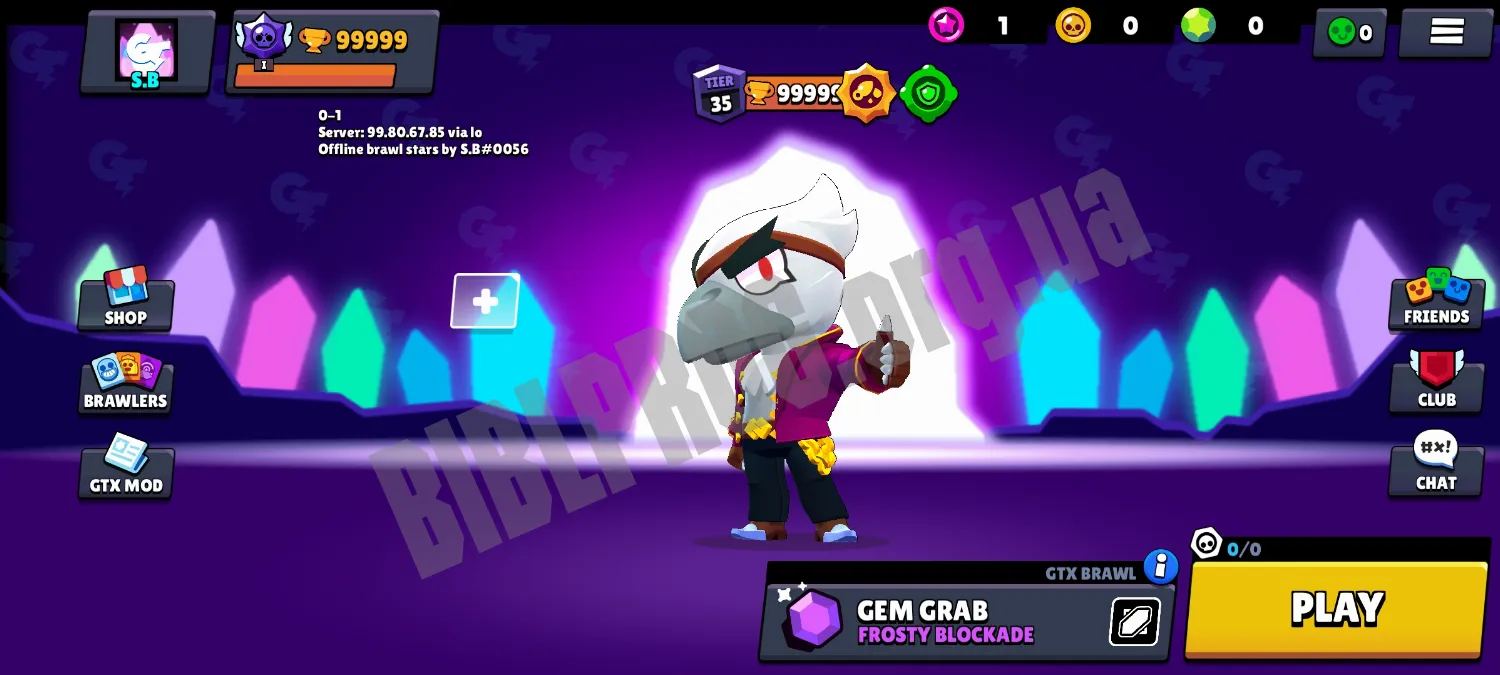Open the Chat panel

tap(1436, 464)
